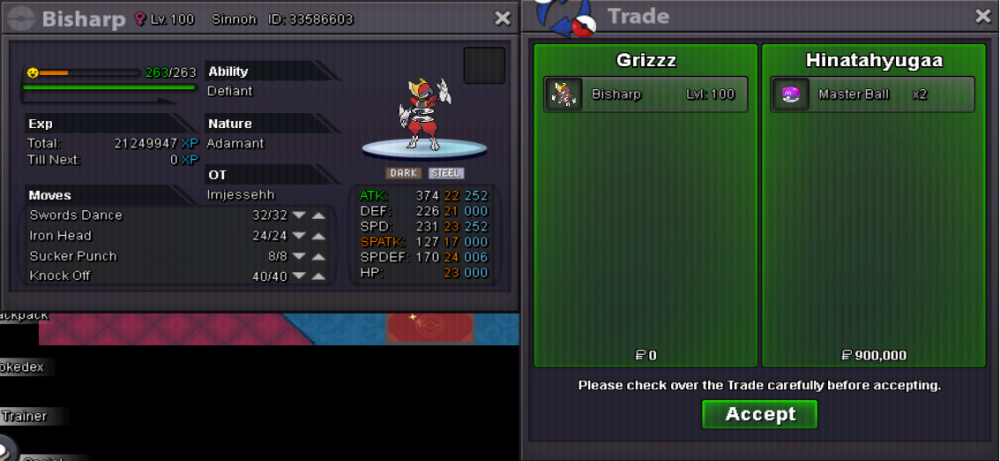The image size is (1000, 461).
Task: Select Bisharp in Grizzz's trade offer
Action: 645,95
